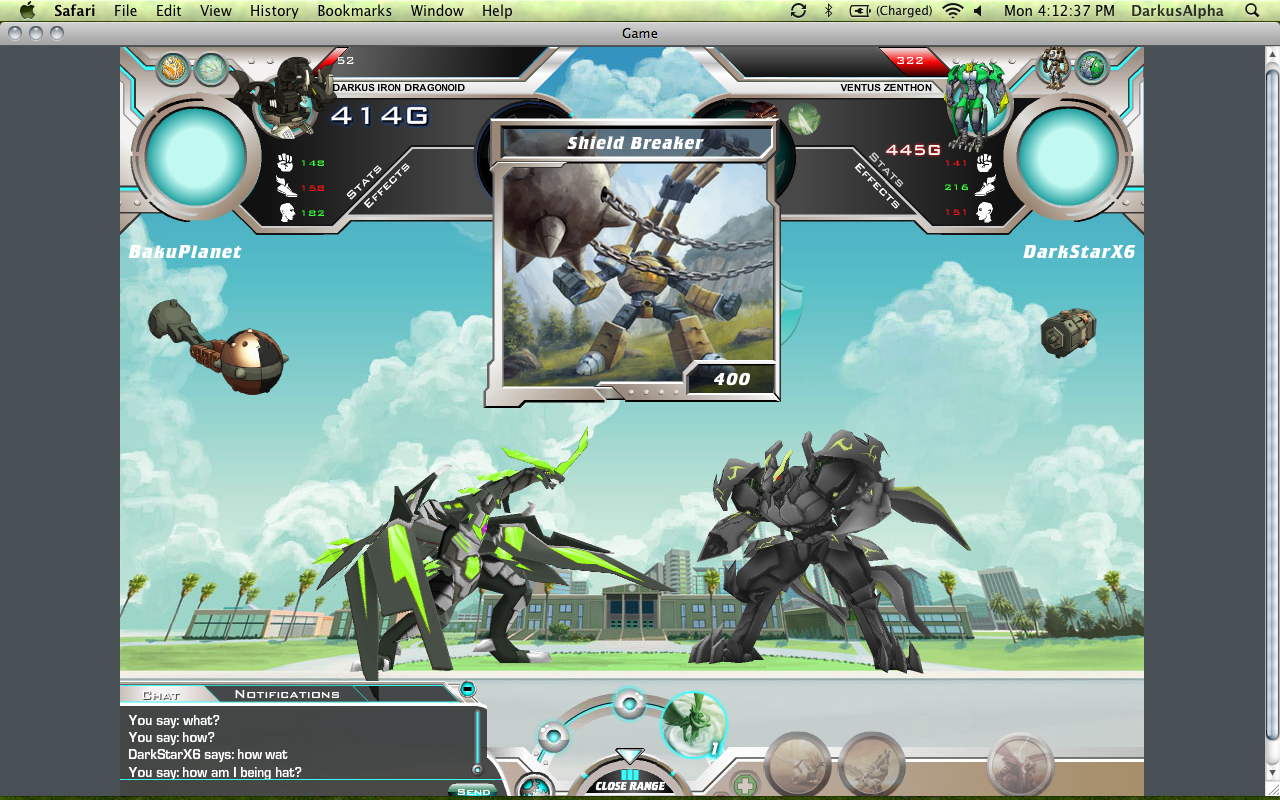The width and height of the screenshot is (1280, 800).
Task: Click the green leaf ability icon beside Ventus Zenthon
Action: [x=803, y=119]
